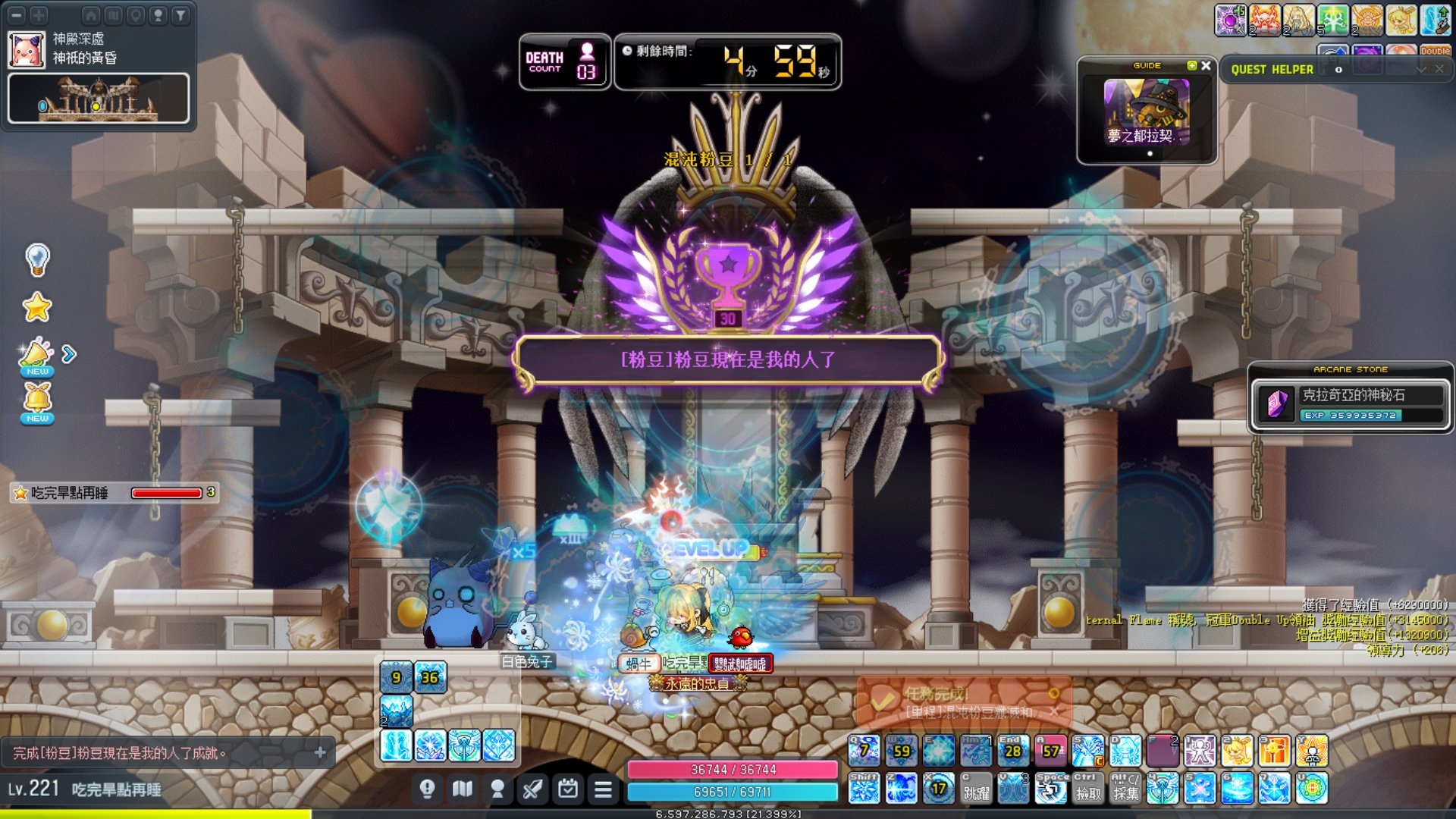Toggle the minimap funnel filter

[x=180, y=14]
